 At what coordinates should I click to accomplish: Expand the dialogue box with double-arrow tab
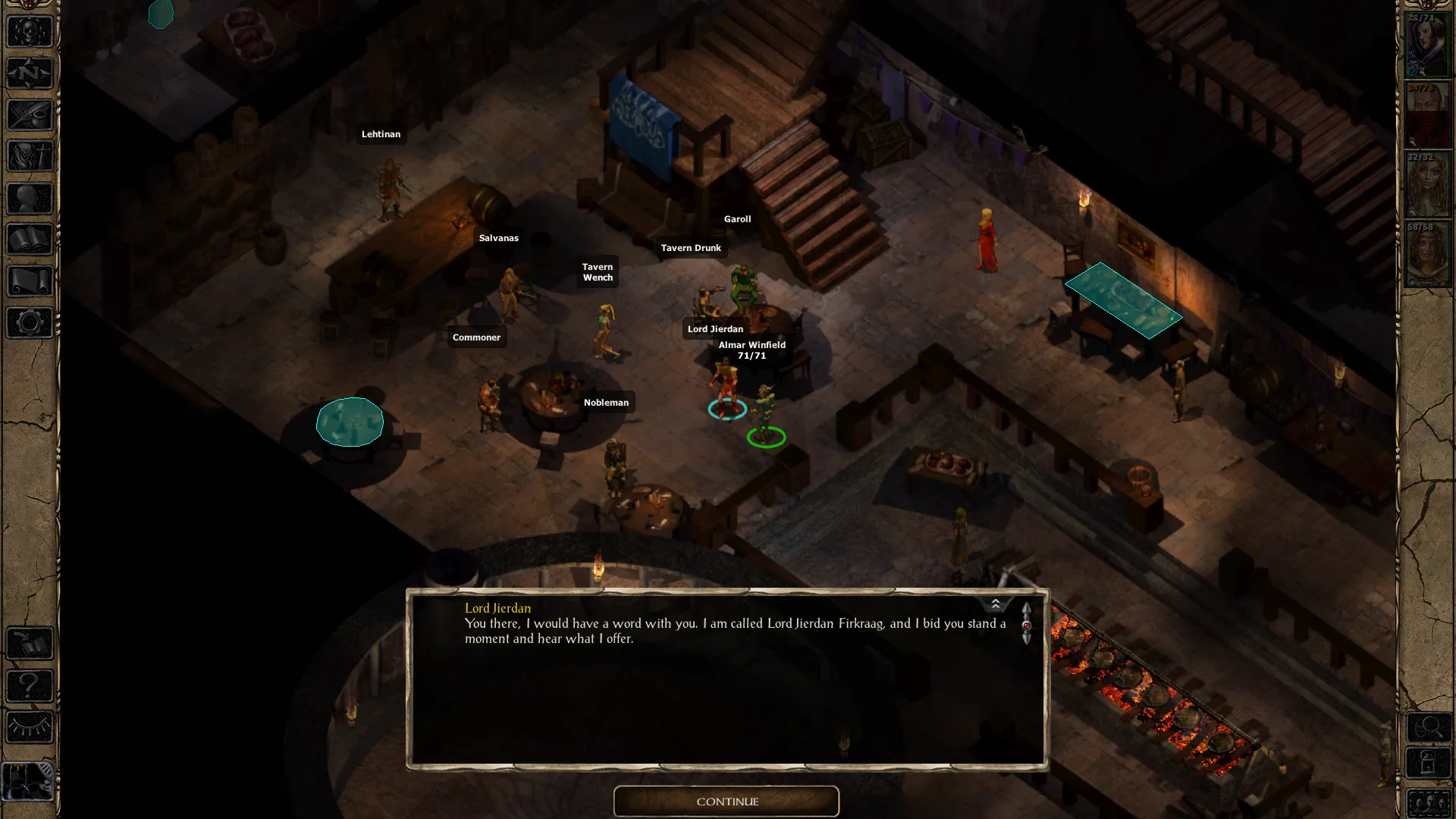(995, 604)
